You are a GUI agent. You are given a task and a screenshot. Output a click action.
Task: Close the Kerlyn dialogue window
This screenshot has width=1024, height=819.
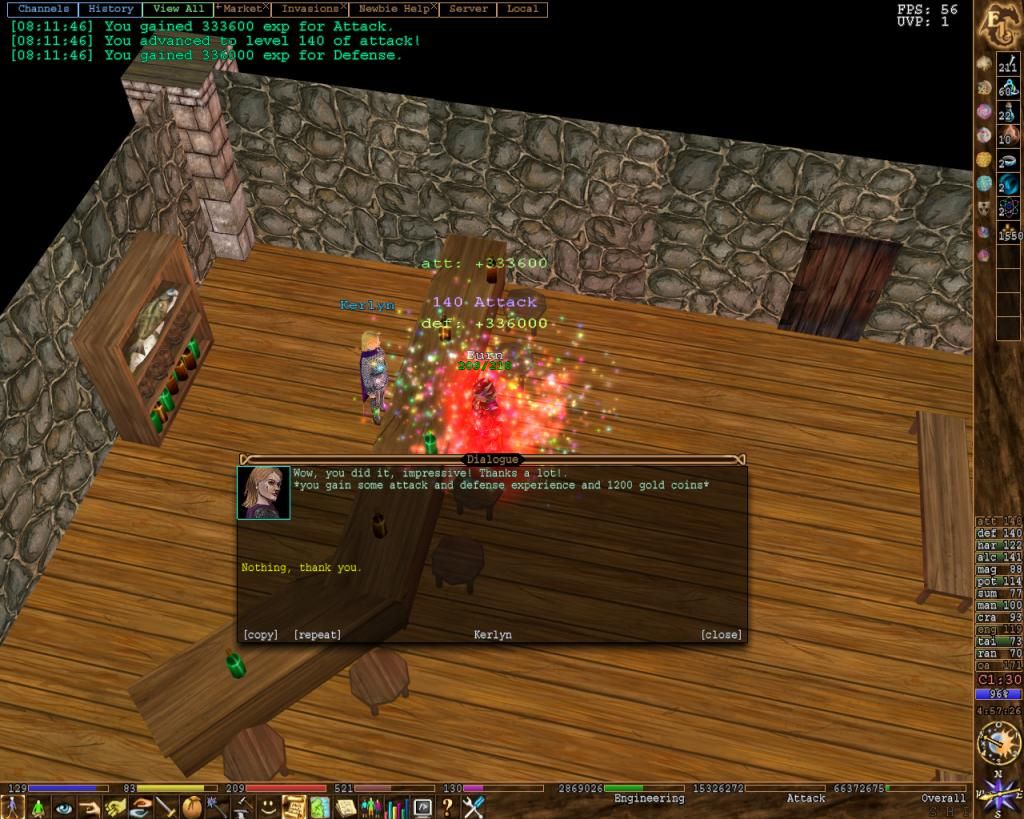[721, 635]
